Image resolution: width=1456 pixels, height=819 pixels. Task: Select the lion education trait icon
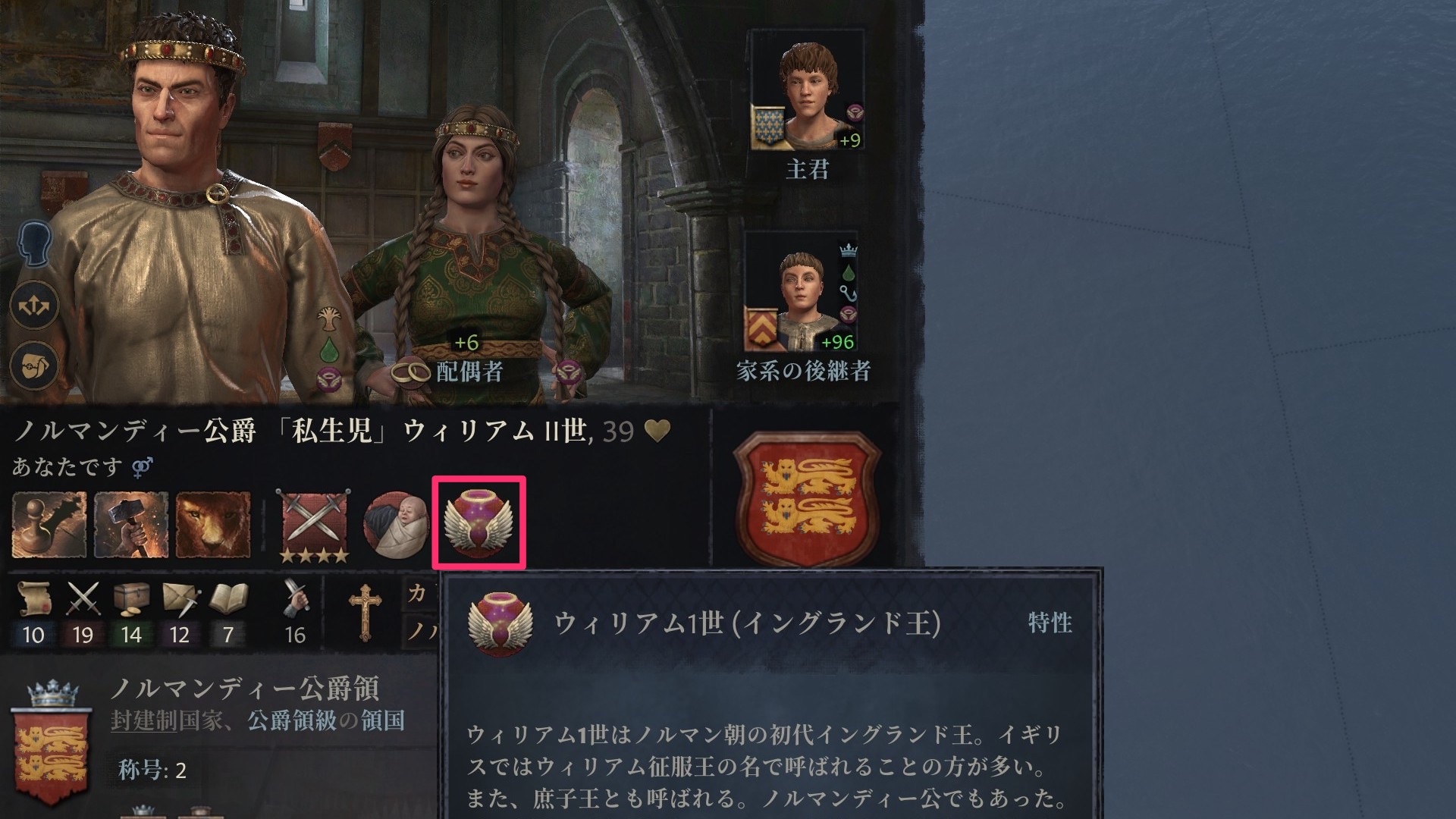(213, 525)
